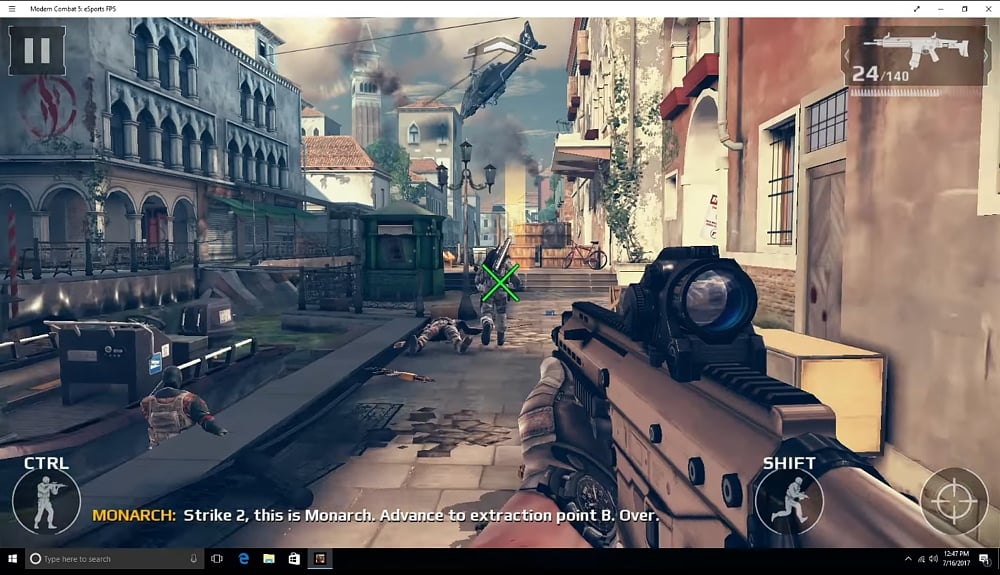The image size is (1000, 575).
Task: Activate sprint with the SHIFT soldier icon
Action: tap(789, 500)
